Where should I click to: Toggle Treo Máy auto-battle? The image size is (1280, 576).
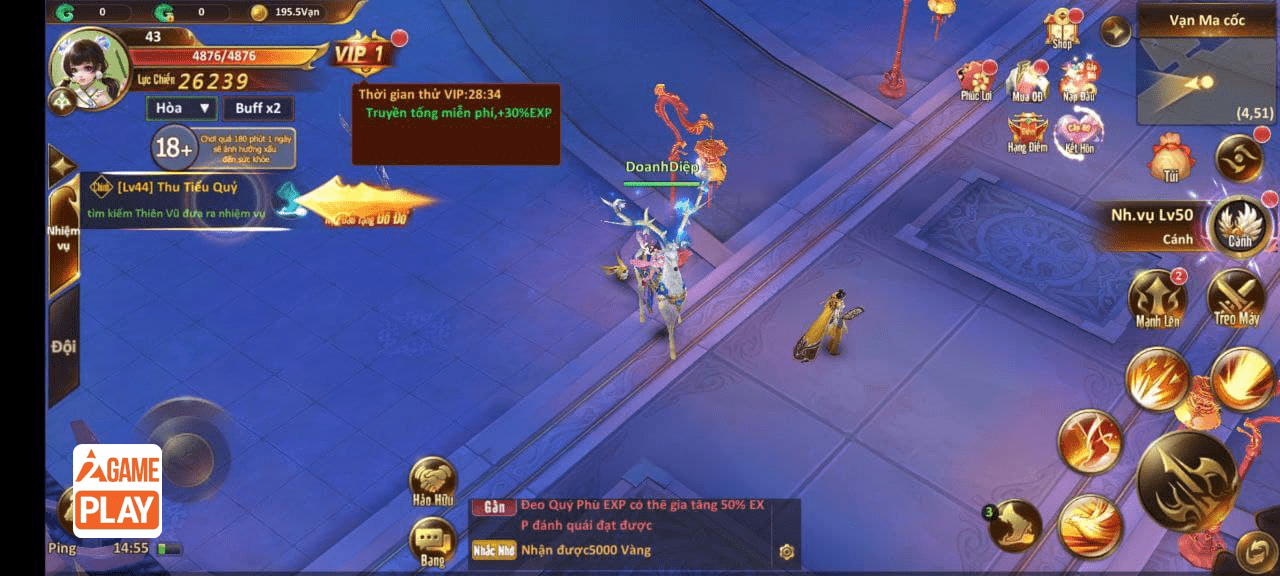(x=1237, y=298)
